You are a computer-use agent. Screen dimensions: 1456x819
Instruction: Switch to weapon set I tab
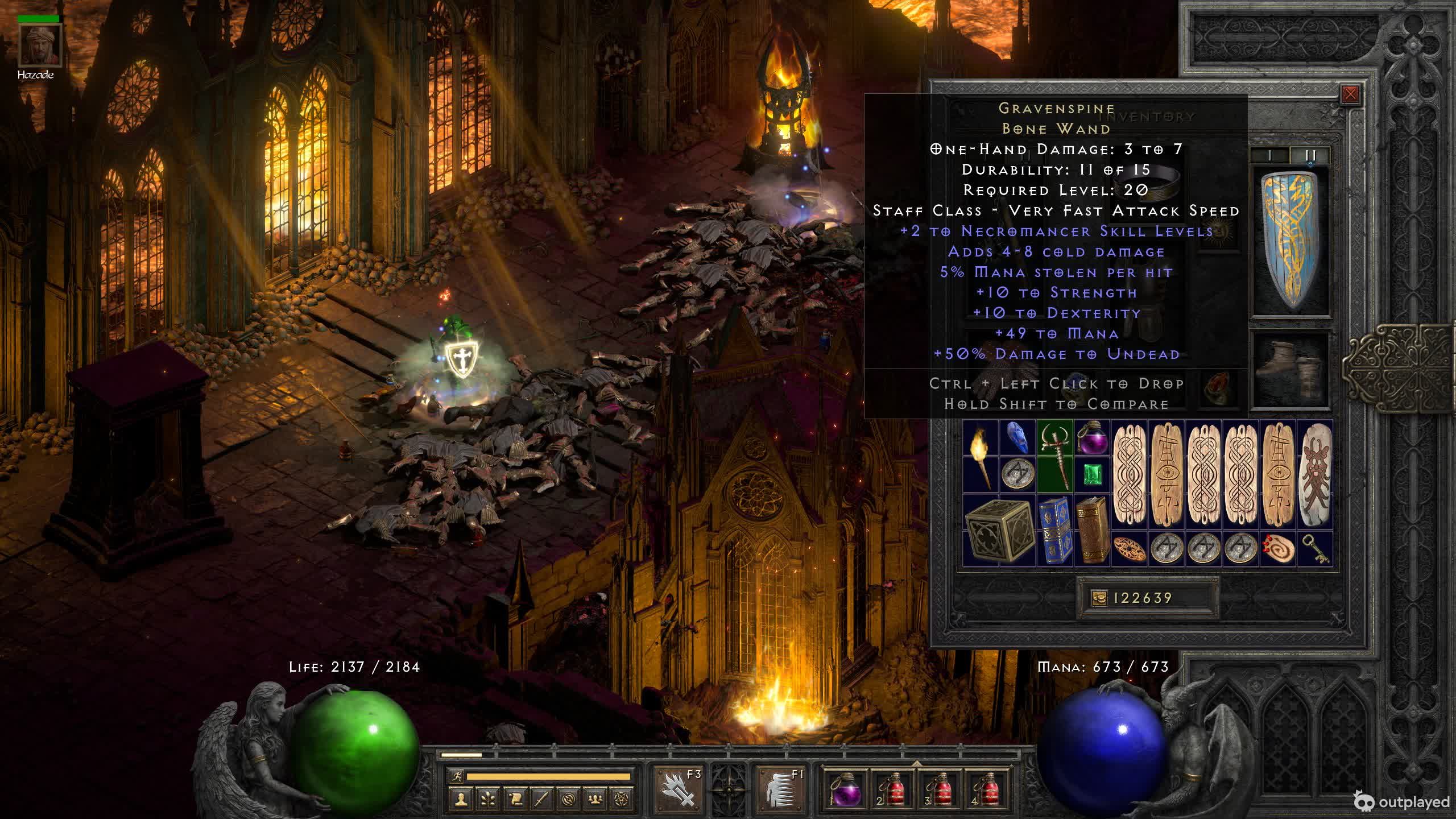click(x=1269, y=155)
